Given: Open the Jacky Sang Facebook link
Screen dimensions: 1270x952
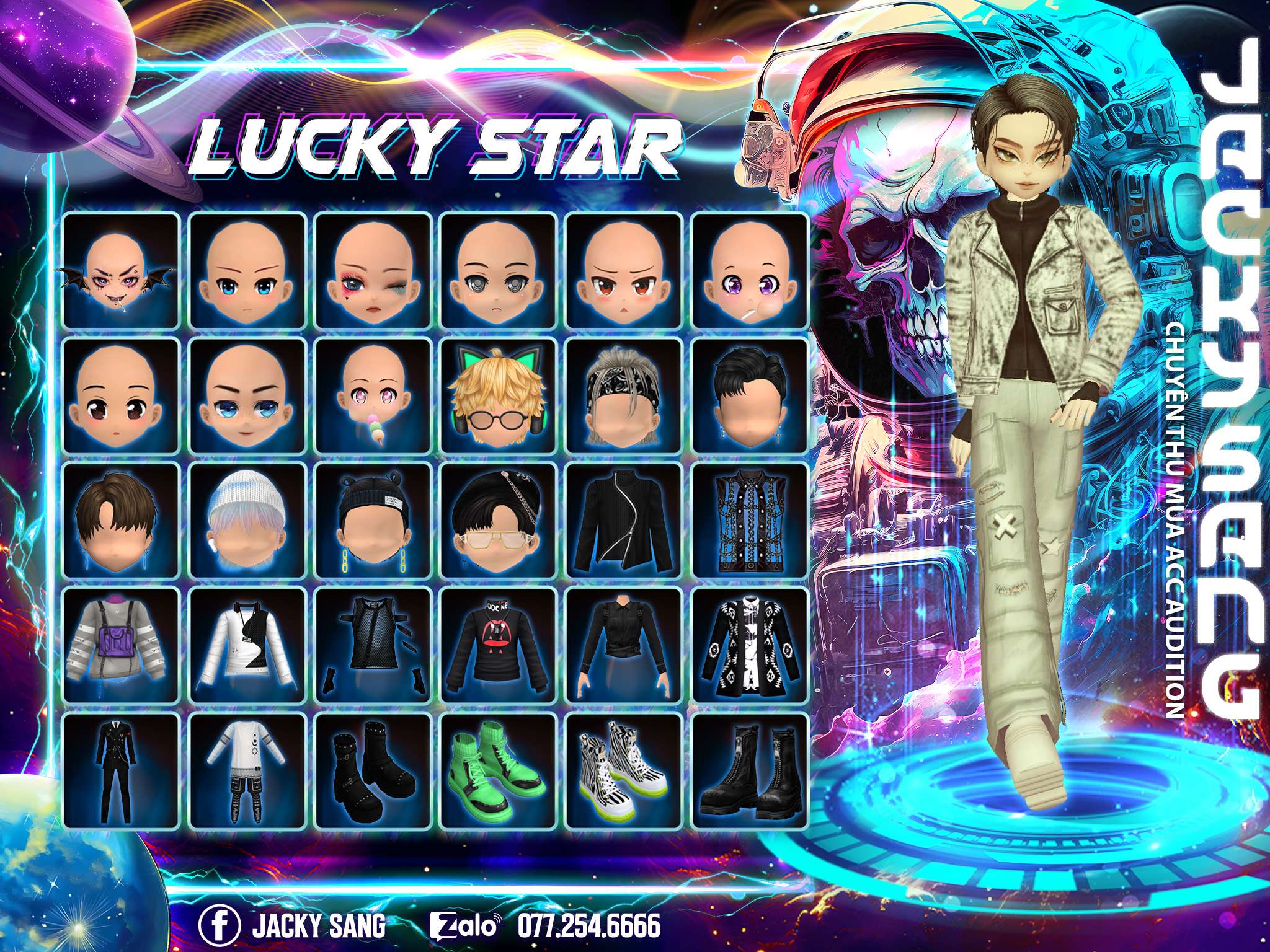Looking at the screenshot, I should point(293,927).
